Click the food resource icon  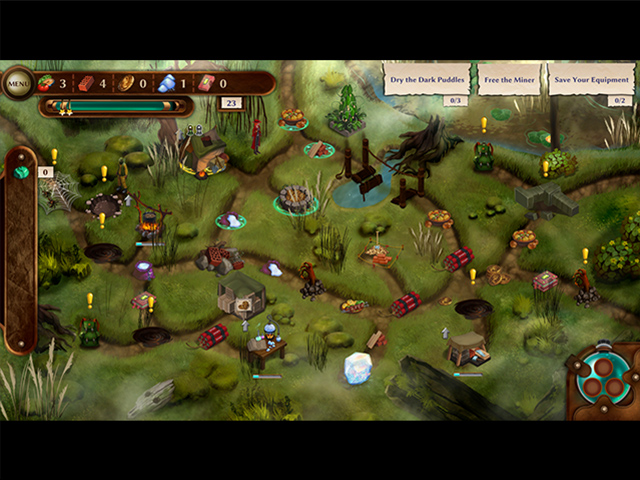(x=47, y=84)
